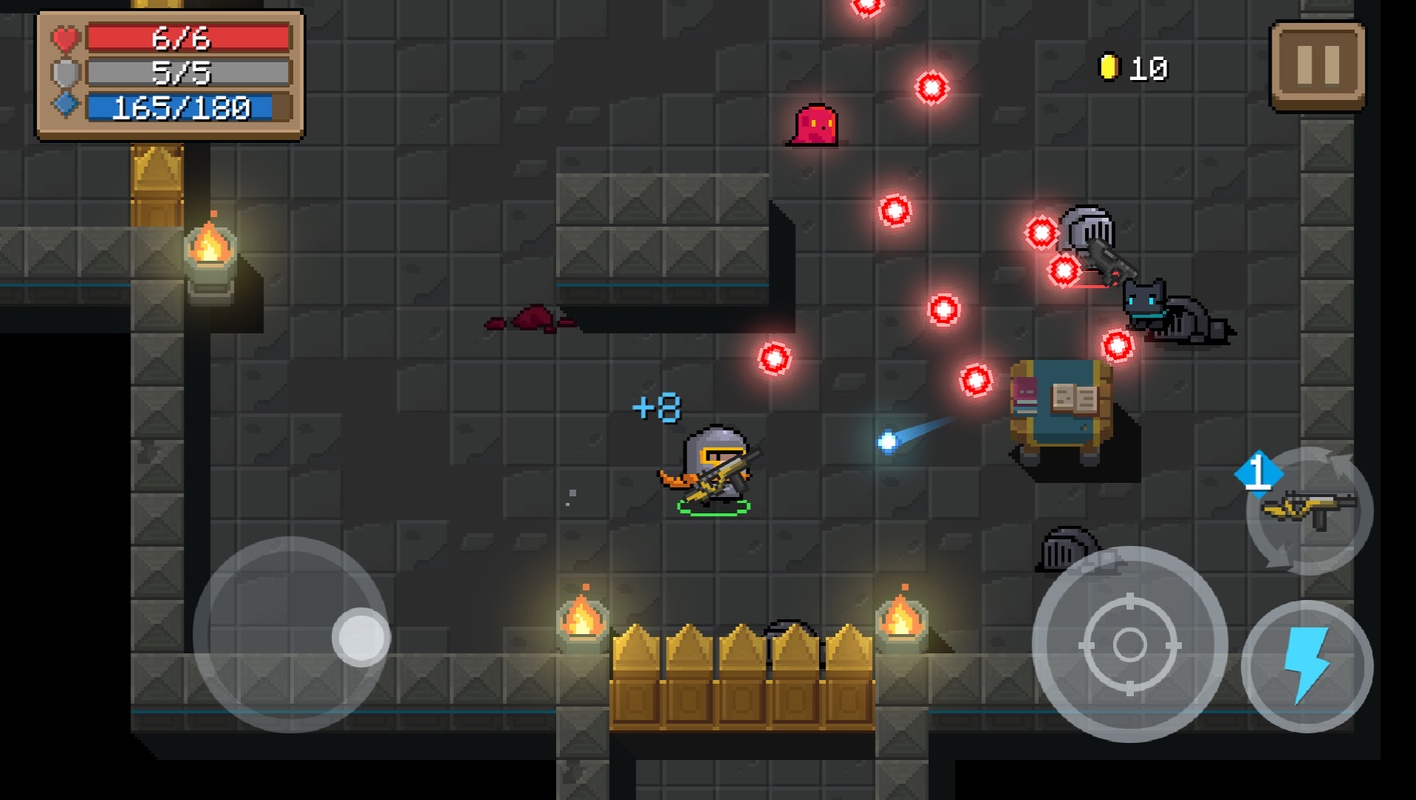
Task: Pause the game with the pause button
Action: click(1317, 65)
